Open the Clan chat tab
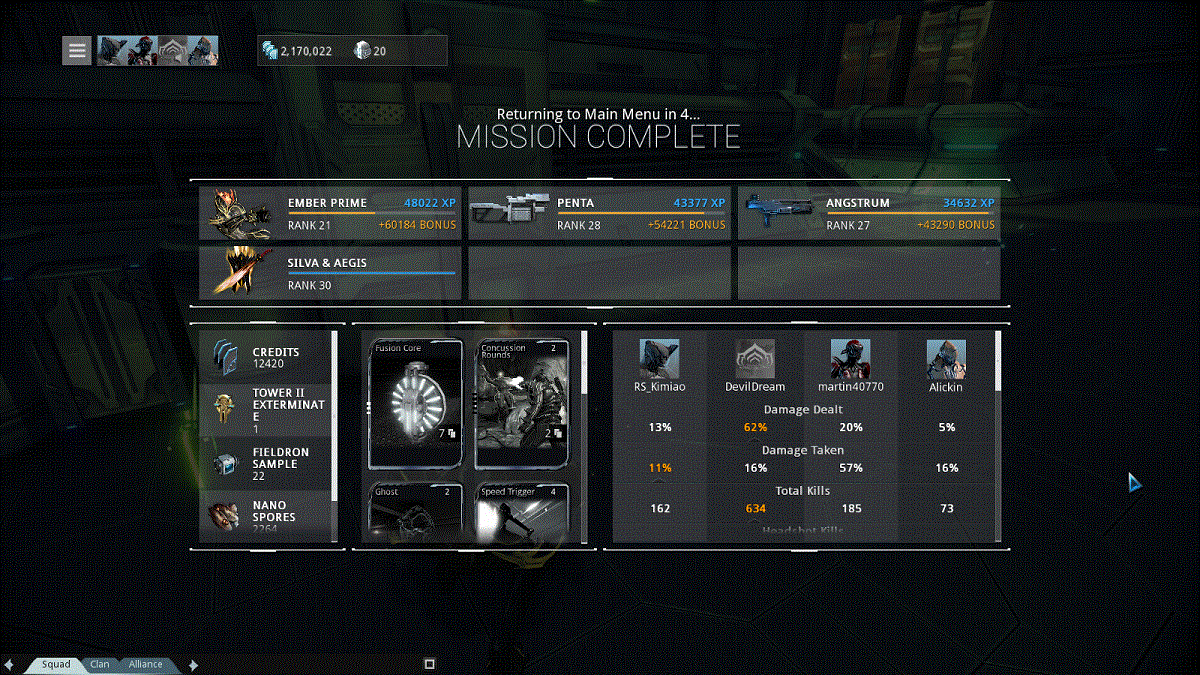1200x675 pixels. pyautogui.click(x=100, y=664)
